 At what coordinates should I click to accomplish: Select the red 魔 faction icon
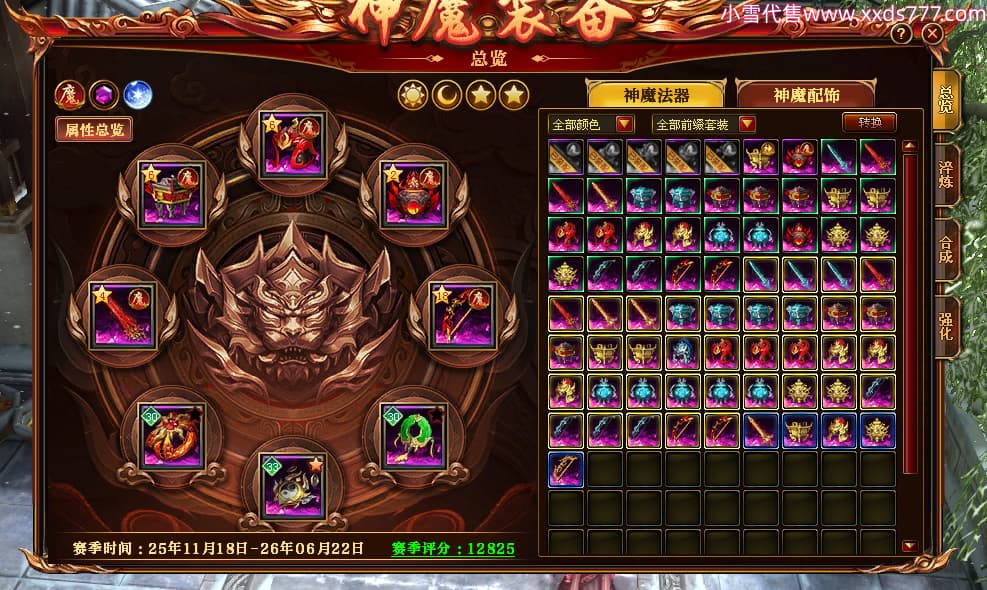[x=70, y=95]
